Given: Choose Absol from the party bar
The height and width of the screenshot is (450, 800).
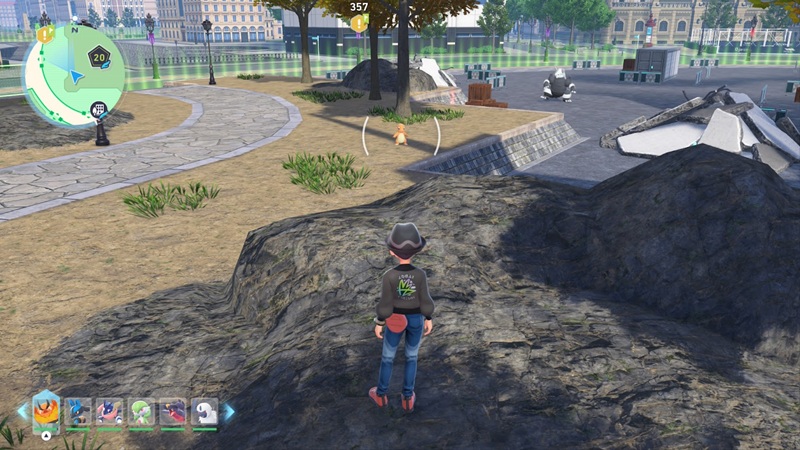Looking at the screenshot, I should pos(204,412).
